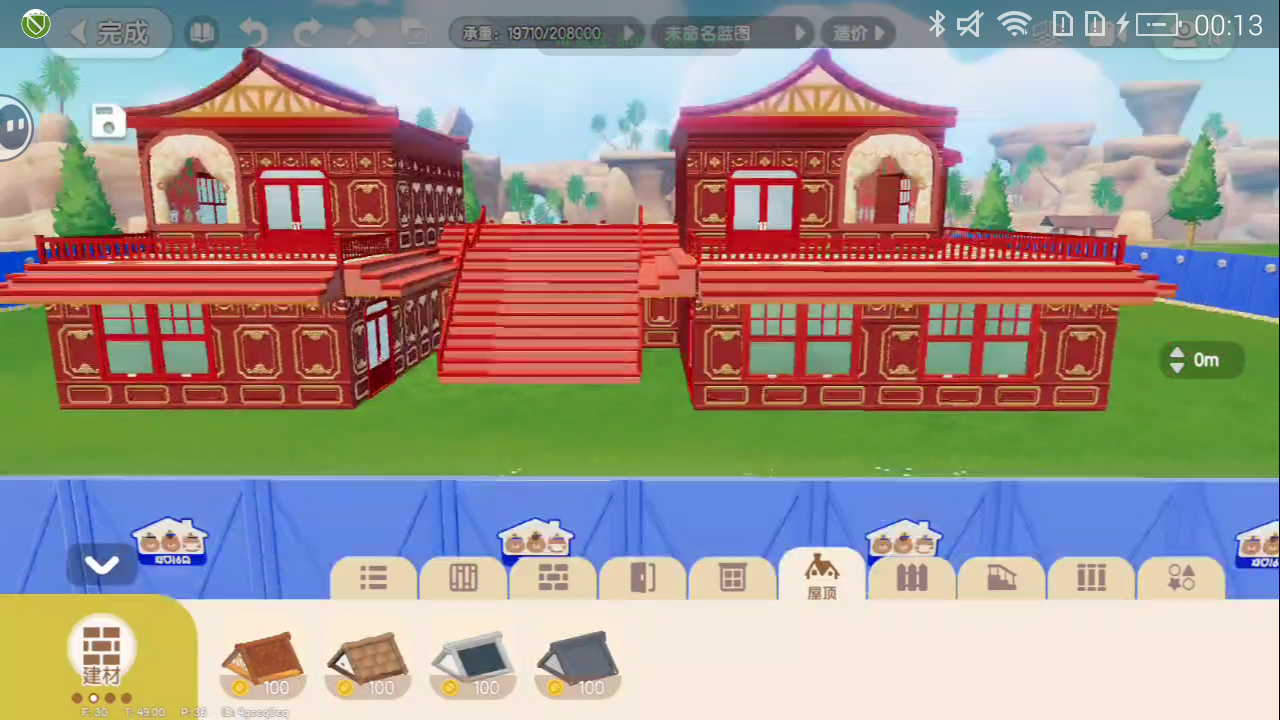Select the pillar/column category icon
Viewport: 1280px width, 720px height.
[x=1091, y=577]
